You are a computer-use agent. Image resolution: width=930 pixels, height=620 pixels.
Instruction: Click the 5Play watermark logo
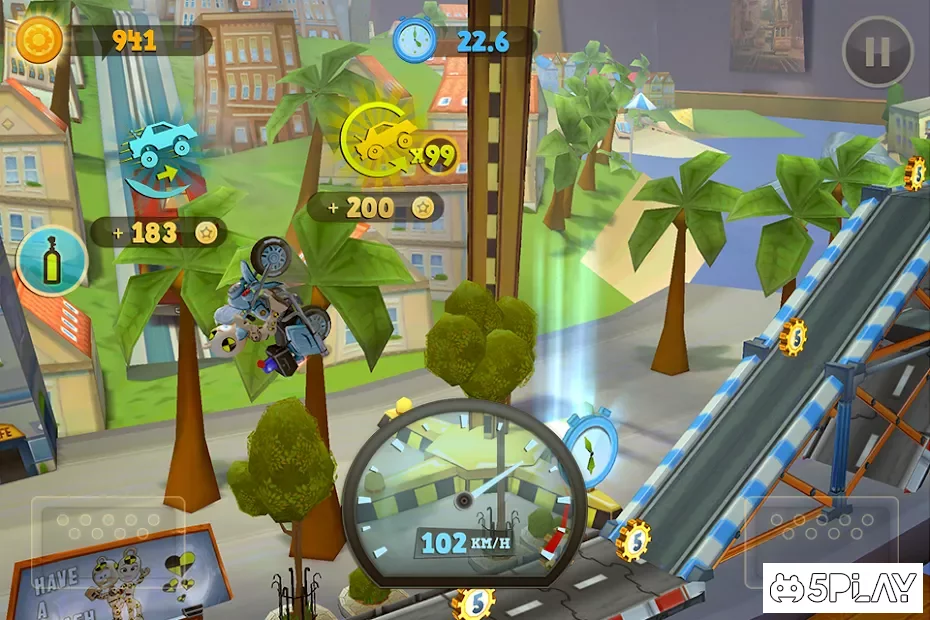[842, 587]
